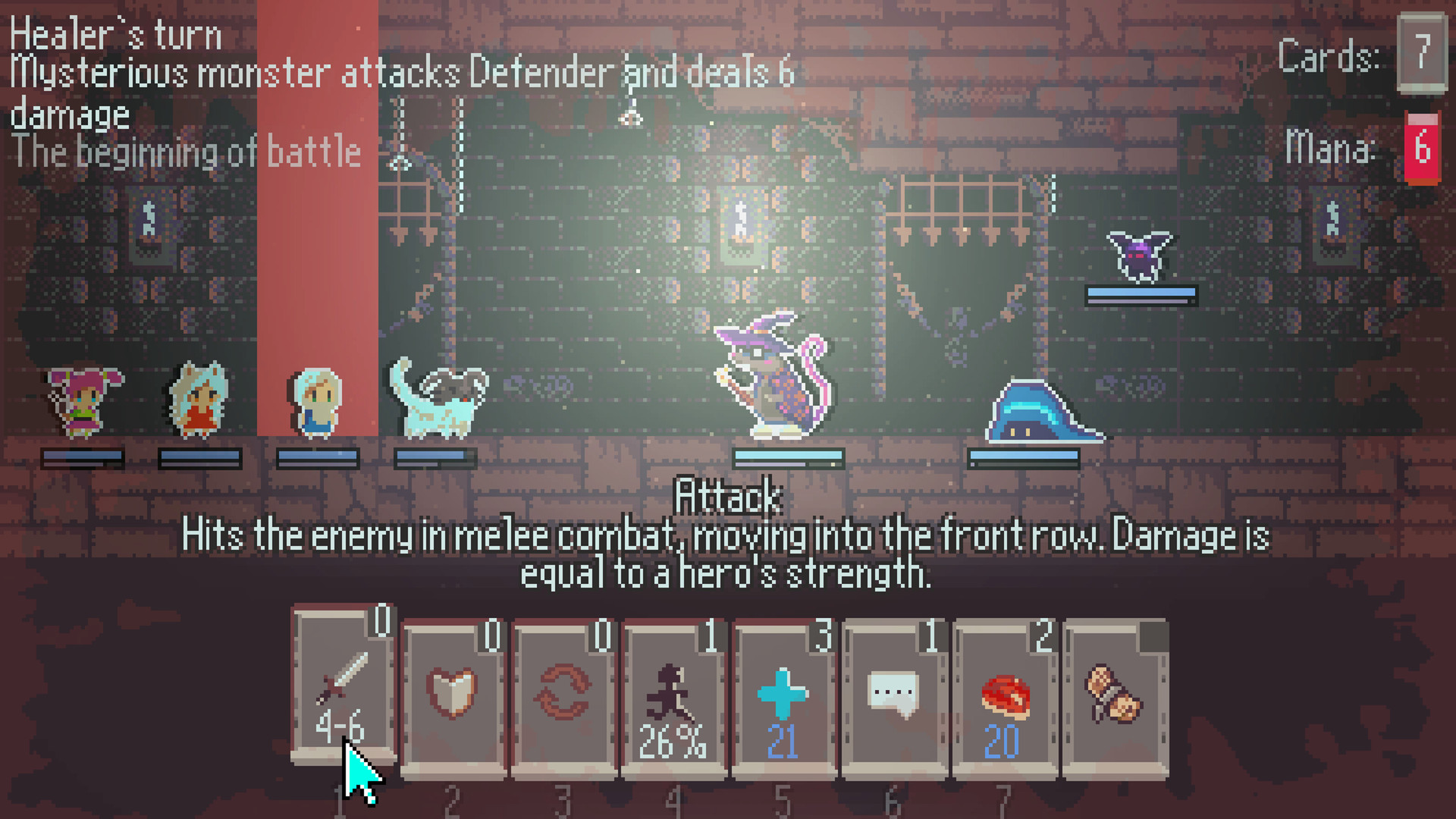Click the red Mana vial showing 6
Image resolution: width=1456 pixels, height=819 pixels.
(1422, 148)
